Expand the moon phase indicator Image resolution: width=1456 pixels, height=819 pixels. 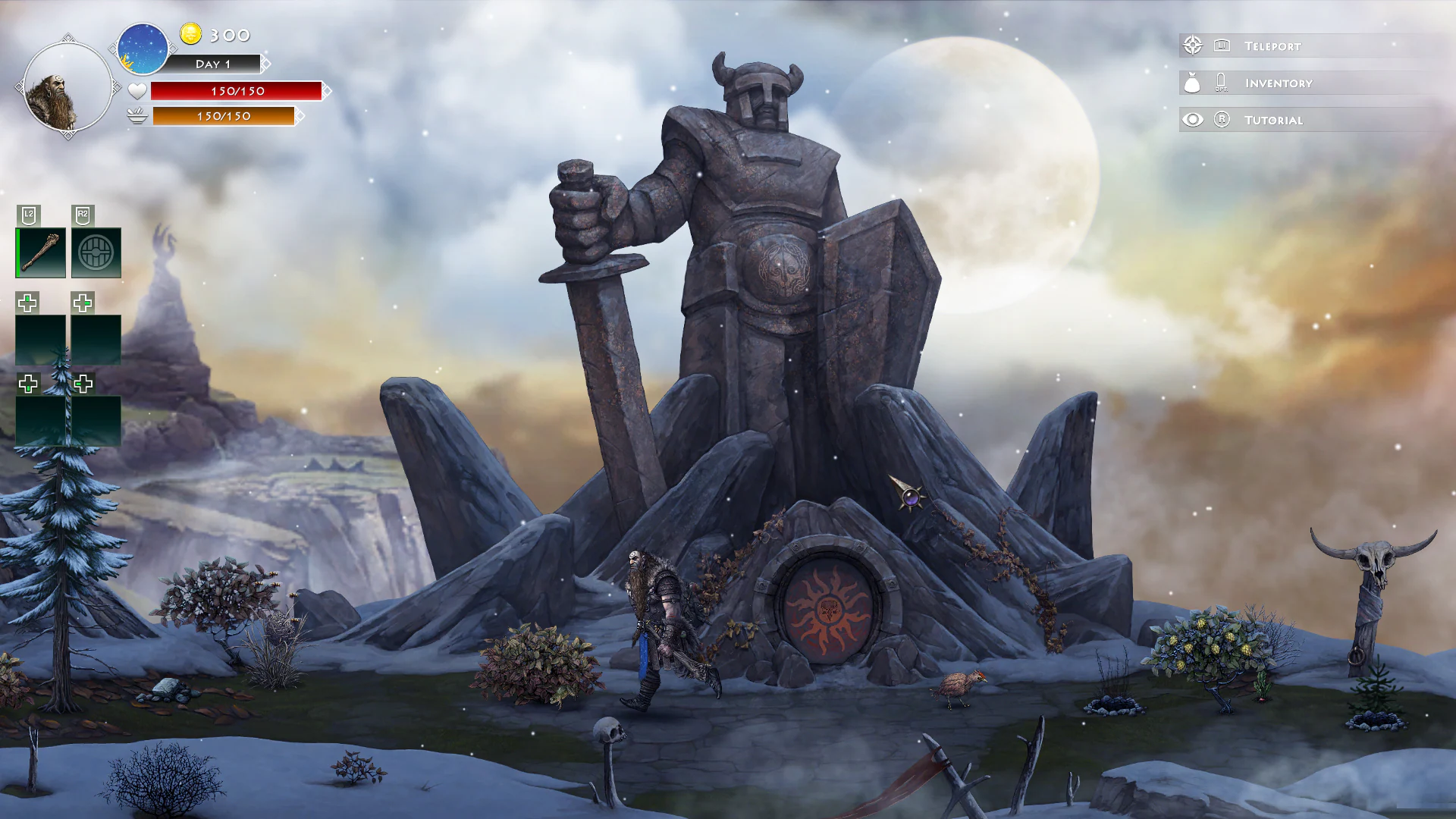pyautogui.click(x=142, y=48)
